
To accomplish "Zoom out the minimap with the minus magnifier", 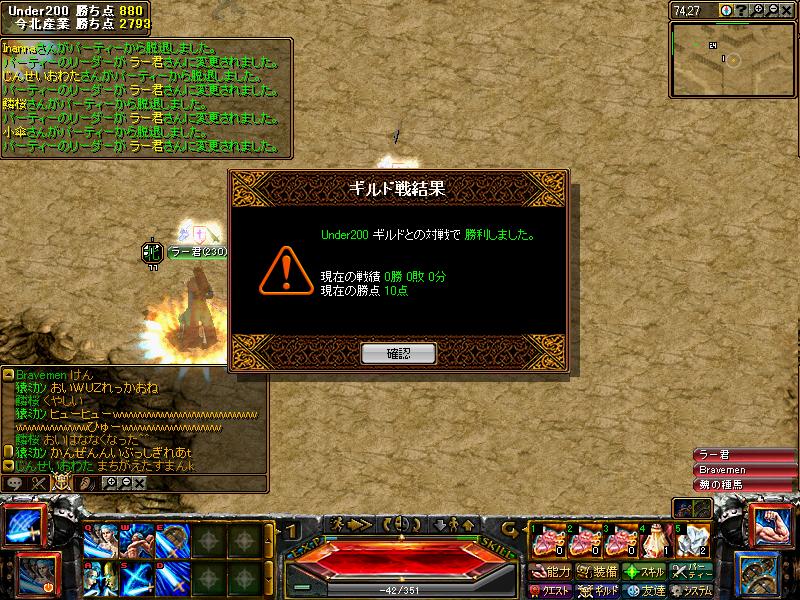I will pyautogui.click(x=773, y=9).
